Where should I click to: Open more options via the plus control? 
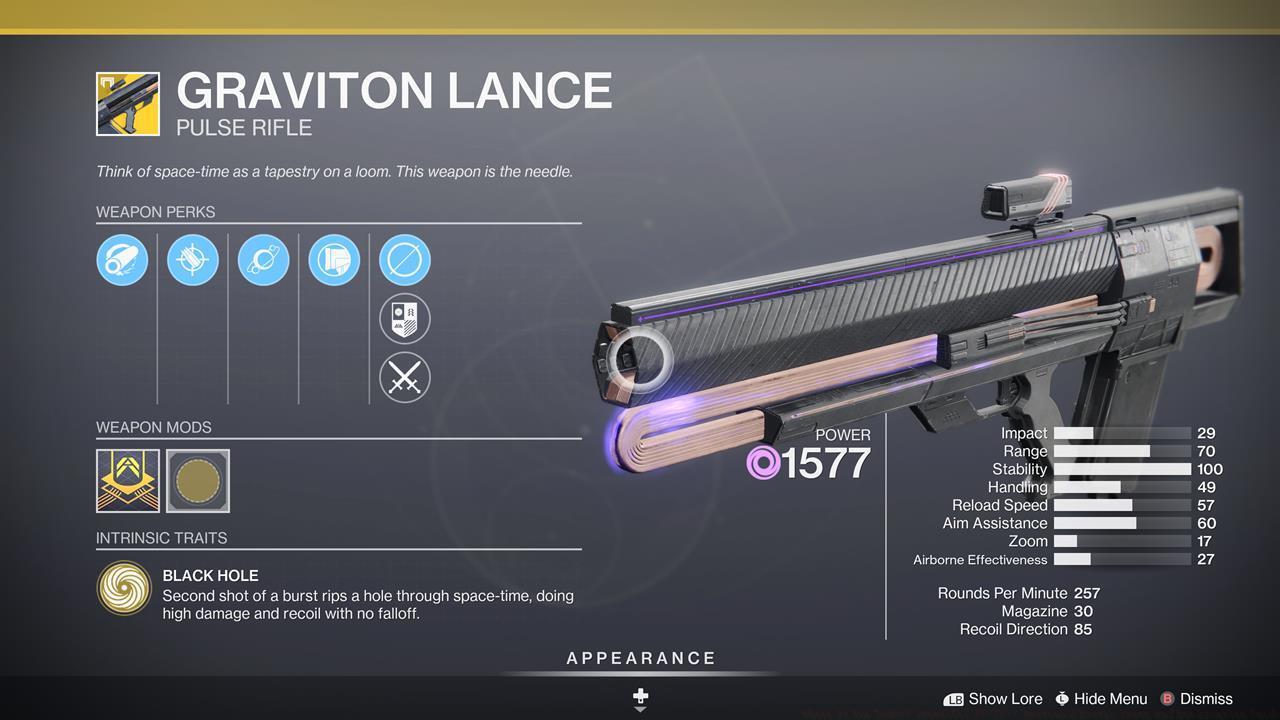coord(640,695)
